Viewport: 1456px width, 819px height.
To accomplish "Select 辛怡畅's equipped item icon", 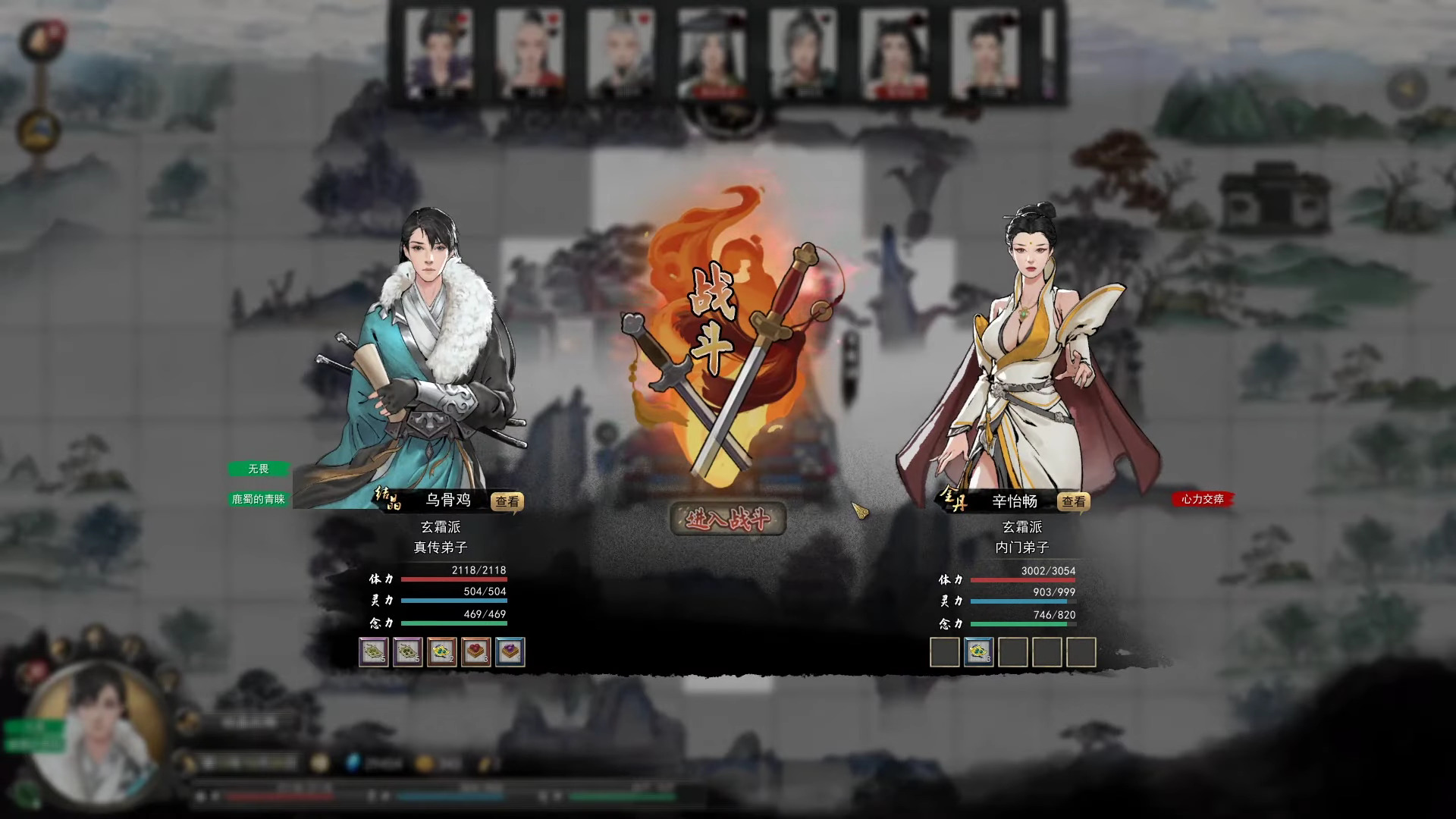I will 978,651.
